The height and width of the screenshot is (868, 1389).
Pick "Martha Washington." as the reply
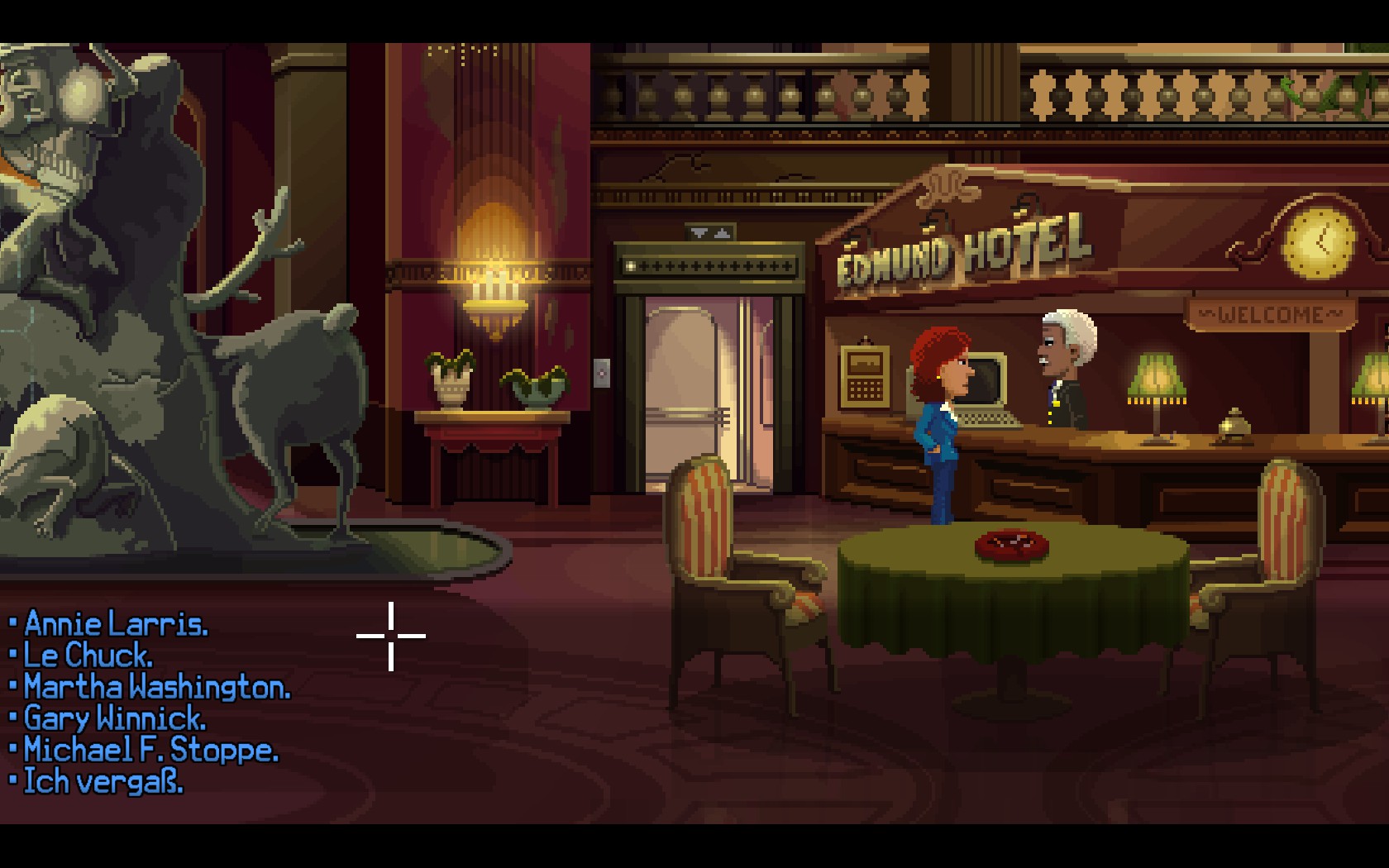point(156,687)
